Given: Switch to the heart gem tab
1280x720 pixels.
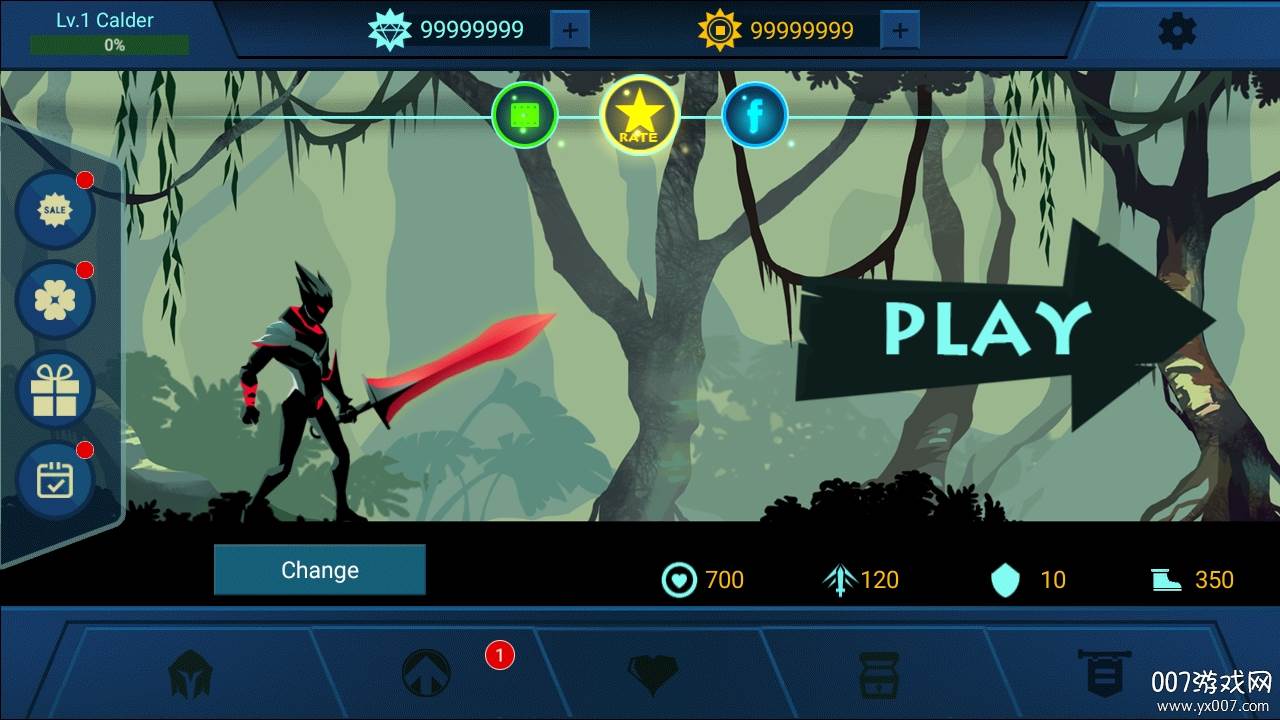Looking at the screenshot, I should (x=652, y=673).
